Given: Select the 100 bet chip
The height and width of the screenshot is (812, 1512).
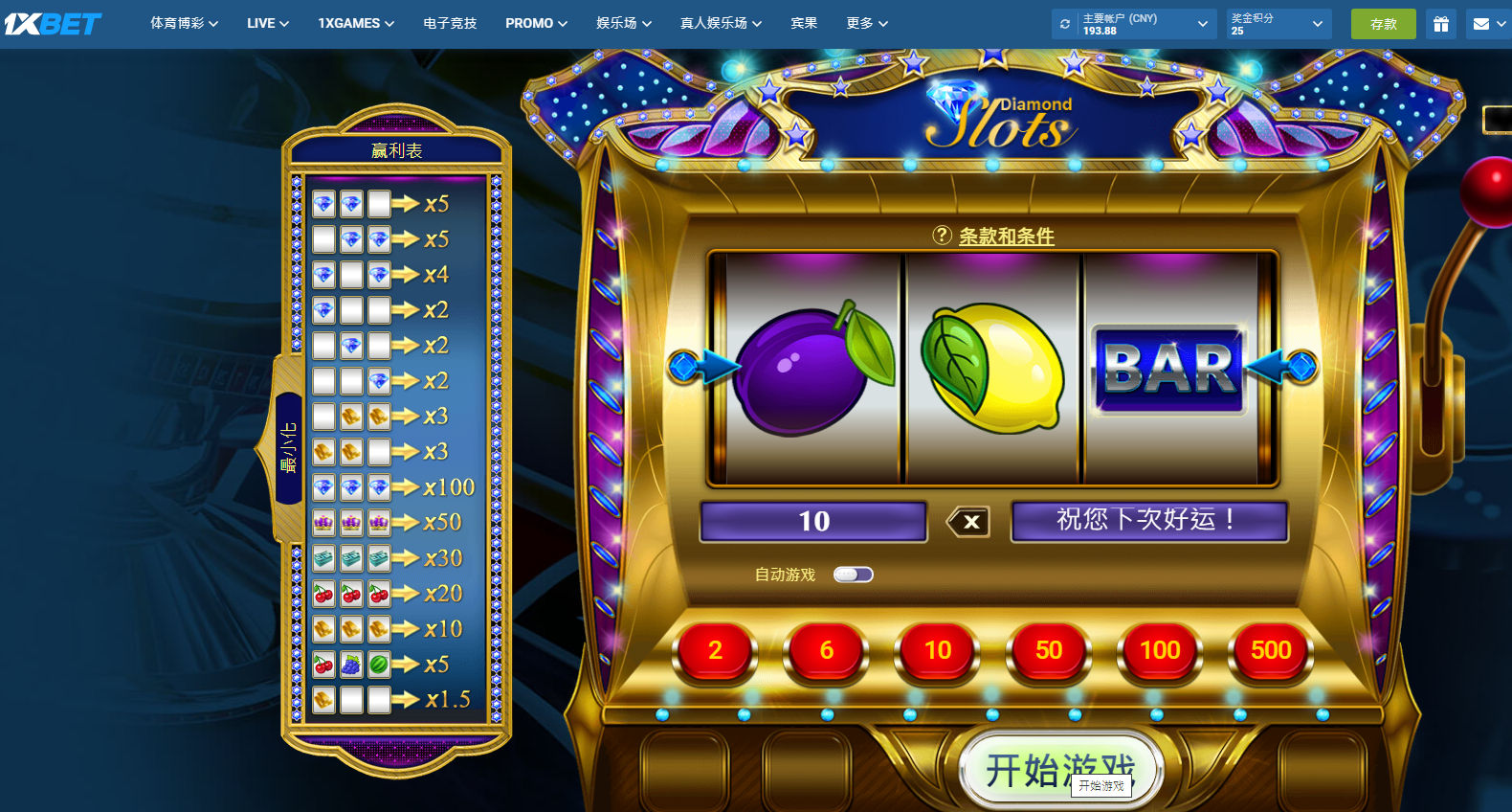Looking at the screenshot, I should tap(1160, 651).
